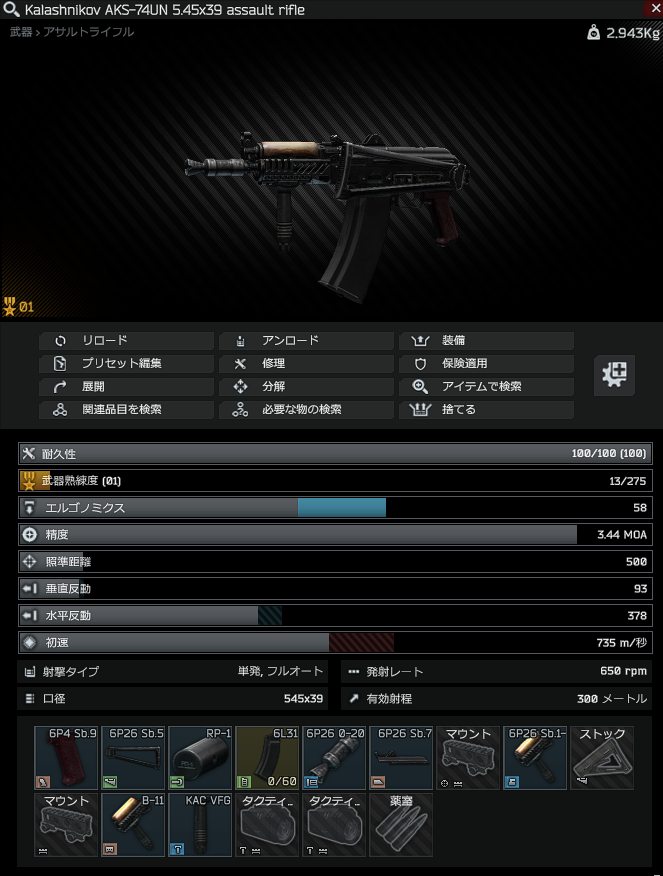Click the empty ストック stock slot
This screenshot has height=876, width=663.
tap(602, 757)
